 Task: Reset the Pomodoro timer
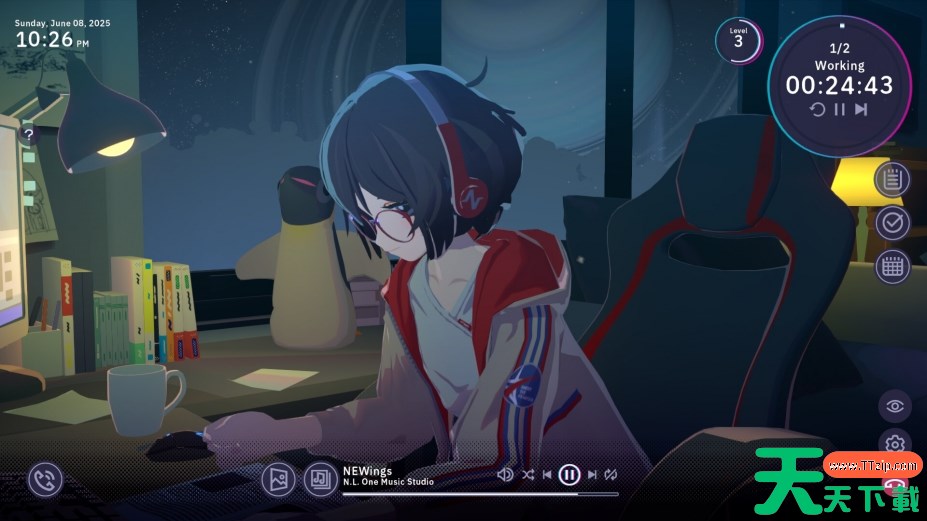(x=818, y=109)
